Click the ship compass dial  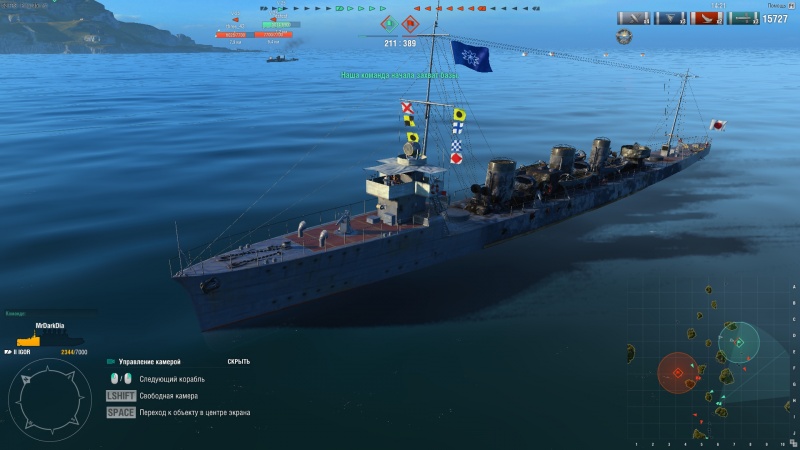49,400
